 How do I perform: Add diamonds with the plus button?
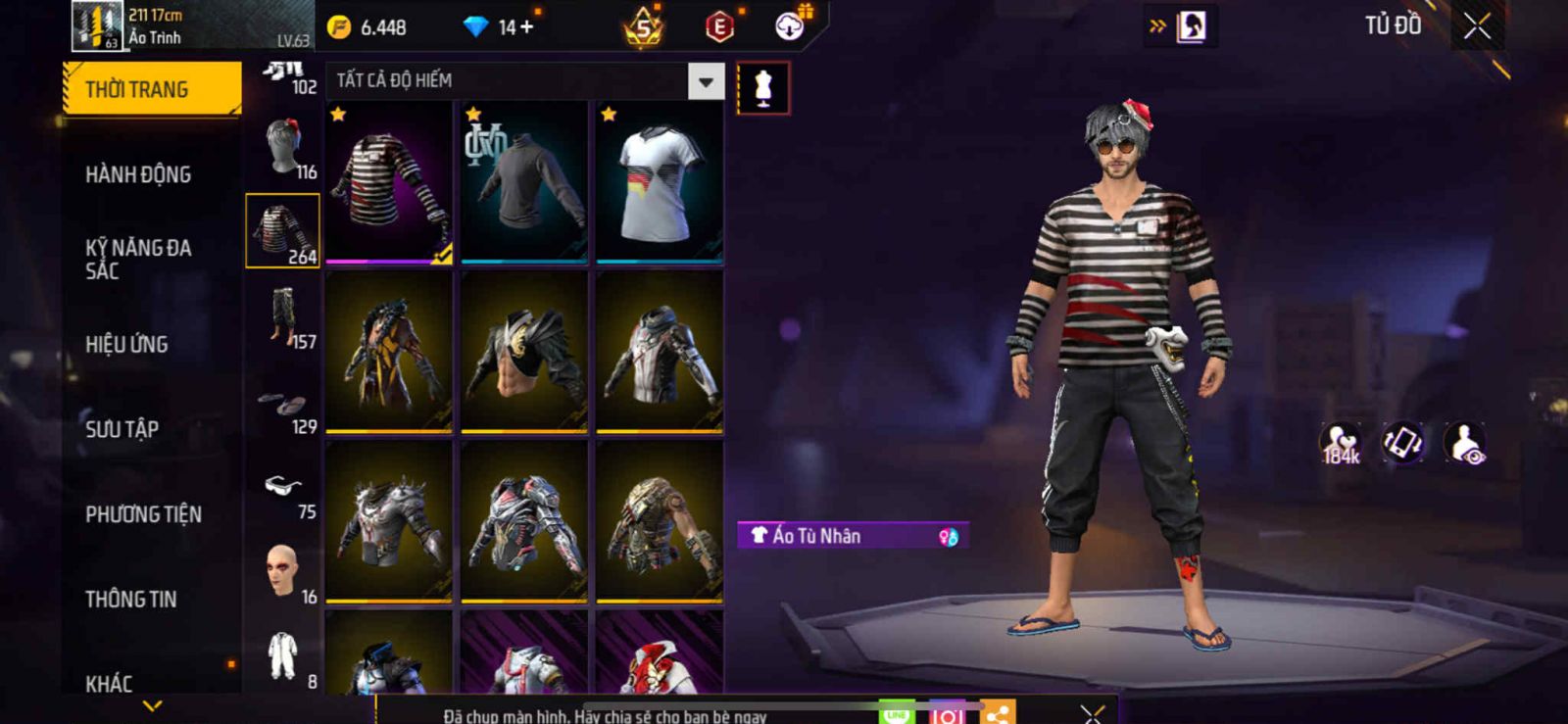526,27
